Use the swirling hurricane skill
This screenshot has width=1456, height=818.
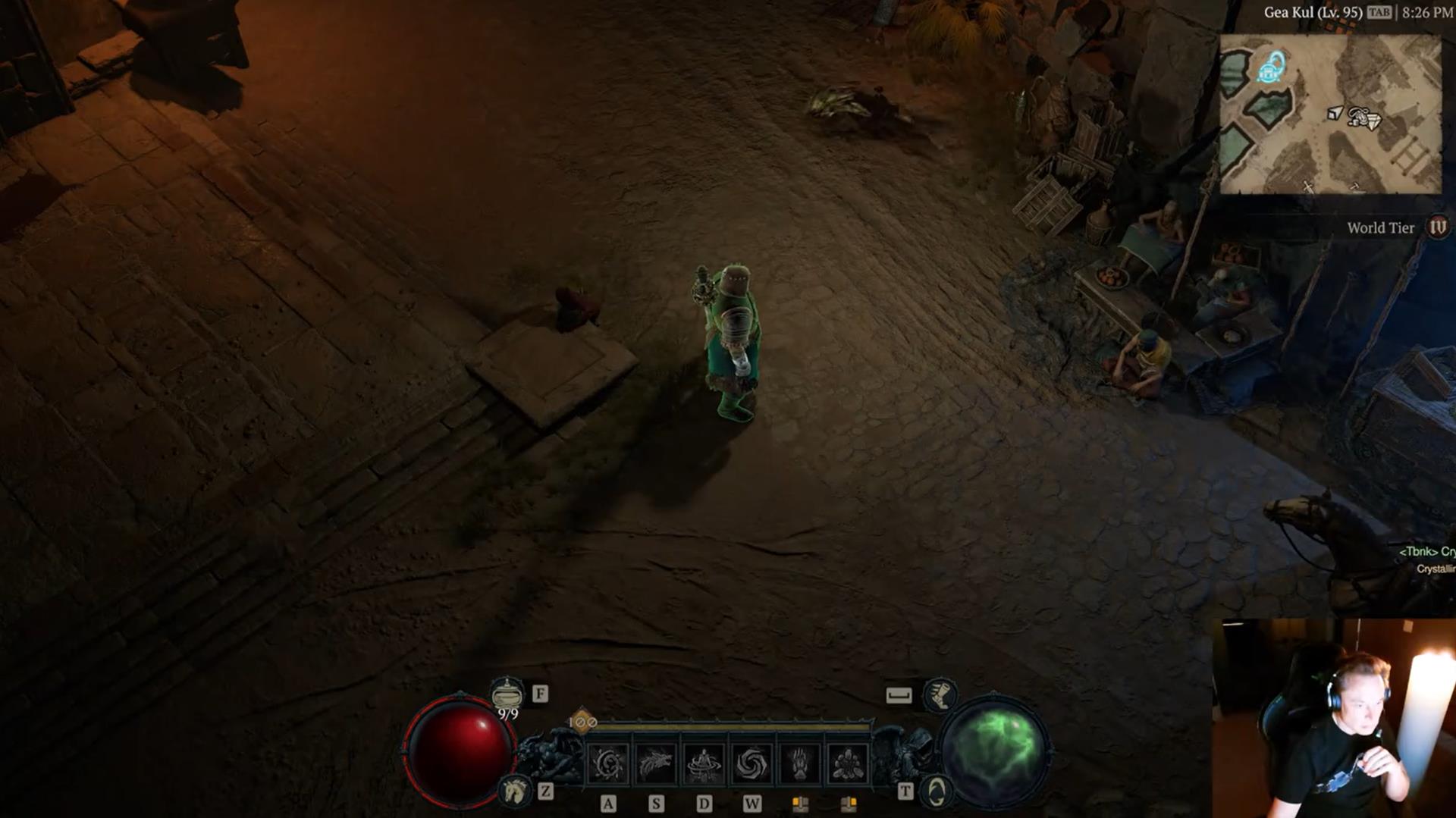[752, 763]
